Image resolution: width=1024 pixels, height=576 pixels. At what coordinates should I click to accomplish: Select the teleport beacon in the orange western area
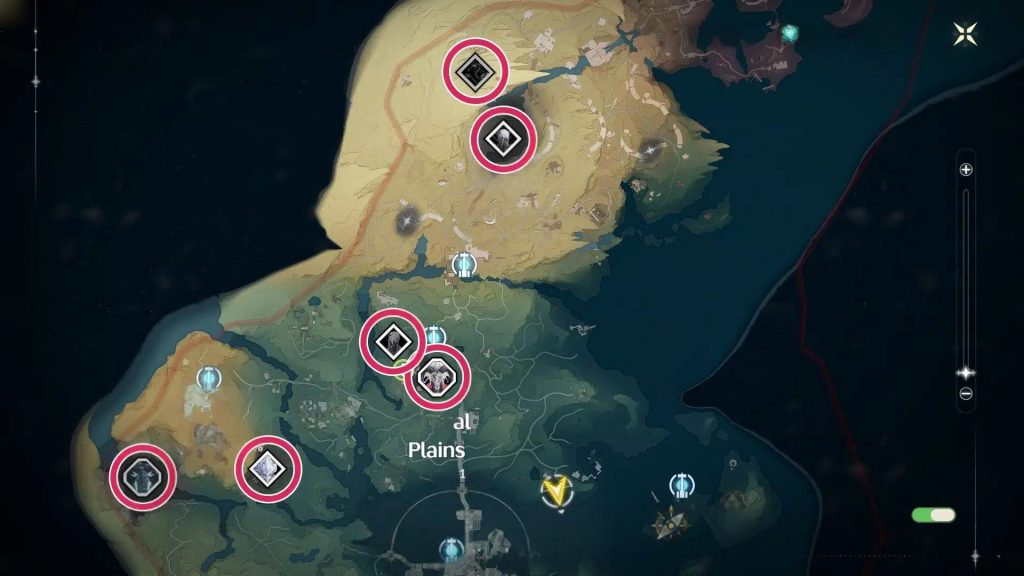pyautogui.click(x=209, y=379)
